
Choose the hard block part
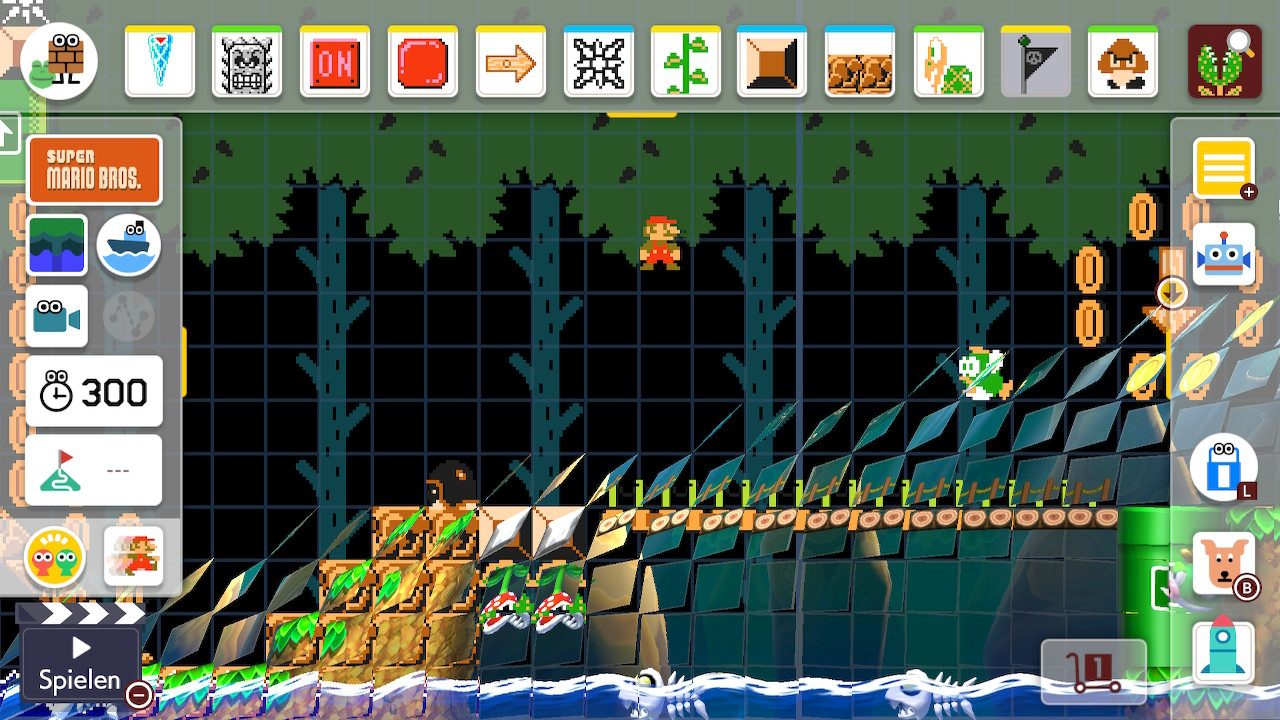coord(772,62)
